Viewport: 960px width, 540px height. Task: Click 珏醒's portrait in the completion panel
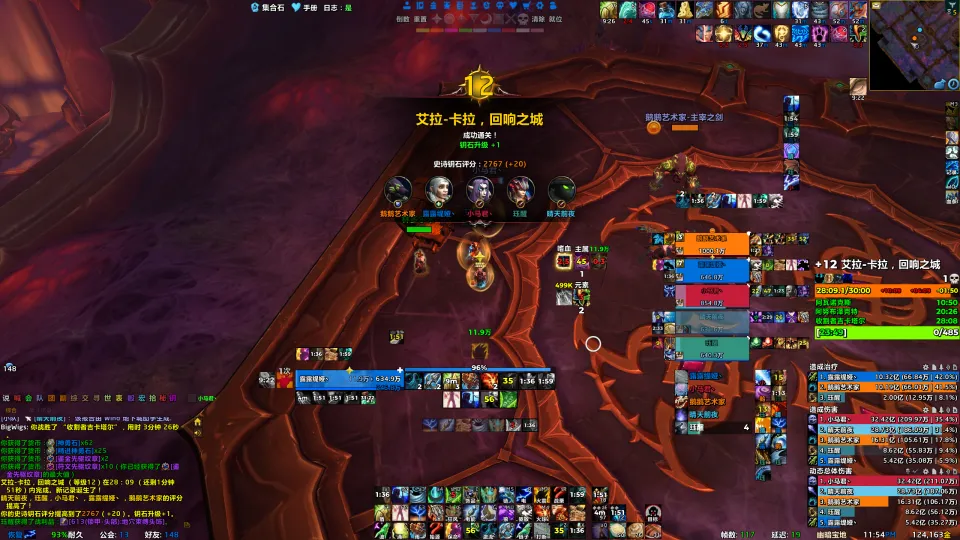pyautogui.click(x=520, y=190)
